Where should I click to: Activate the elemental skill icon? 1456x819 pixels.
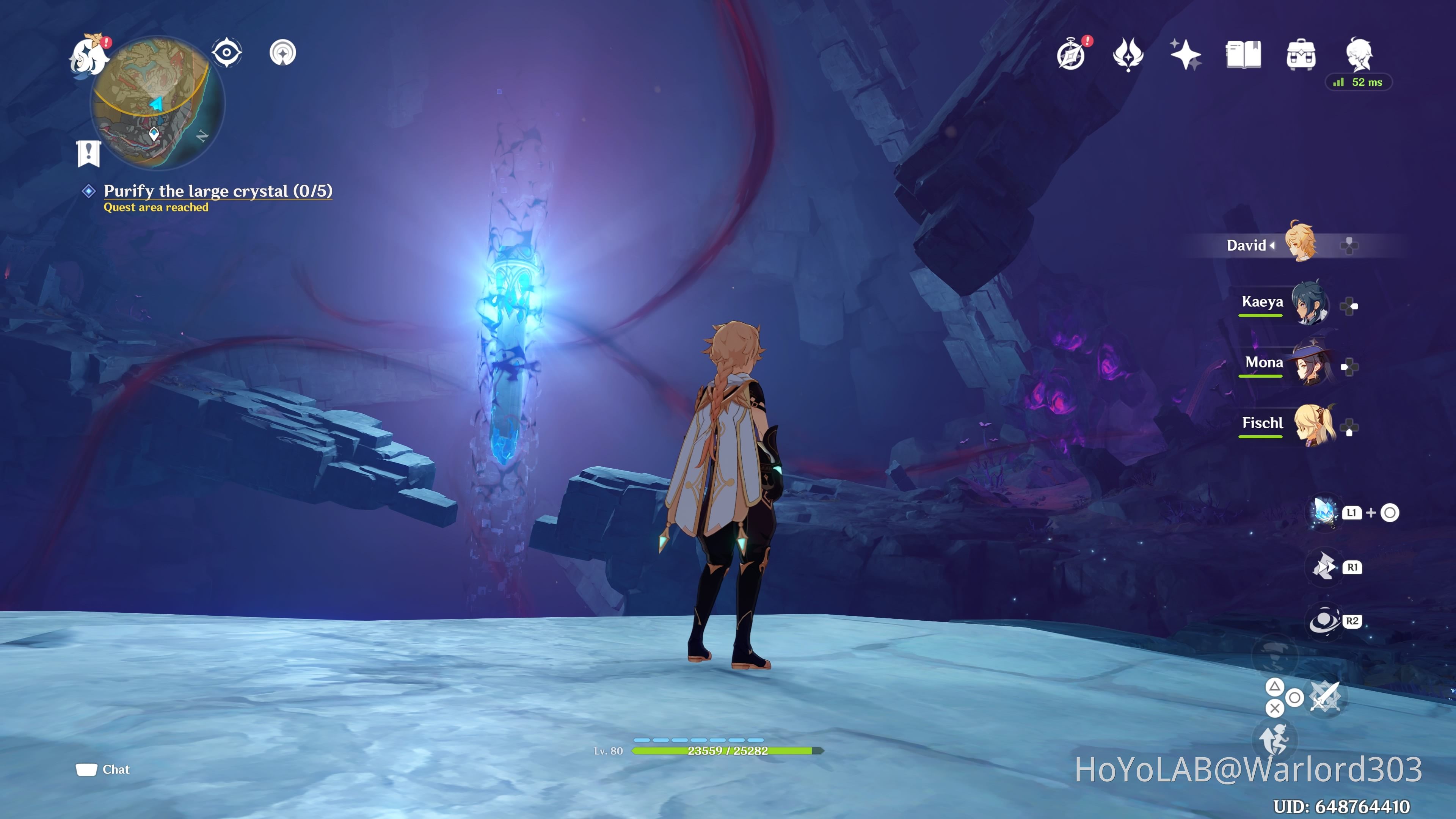[1324, 567]
